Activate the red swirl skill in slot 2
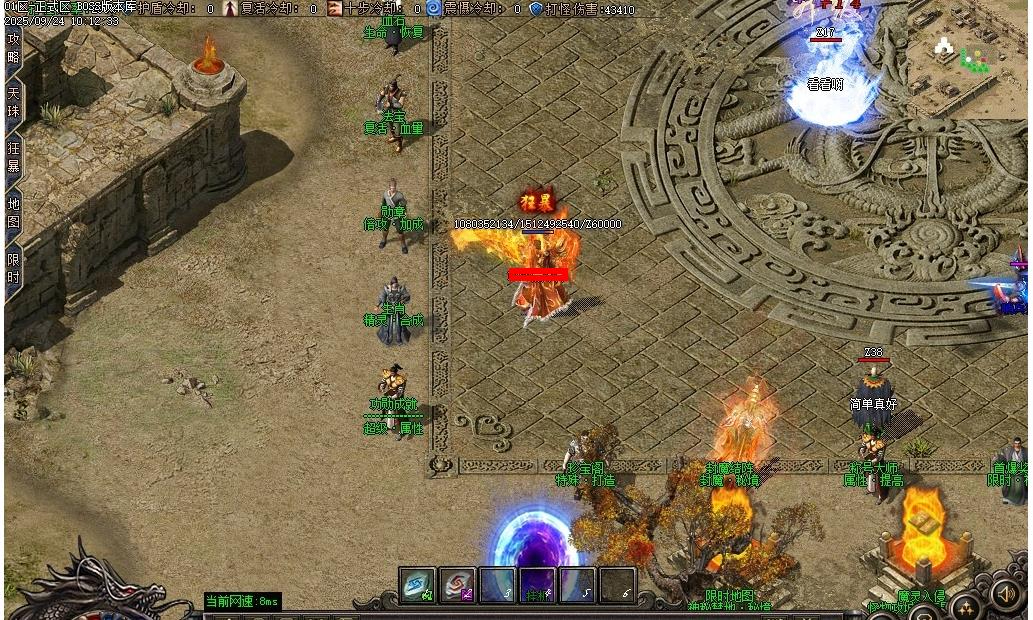The height and width of the screenshot is (620, 1033). point(458,586)
